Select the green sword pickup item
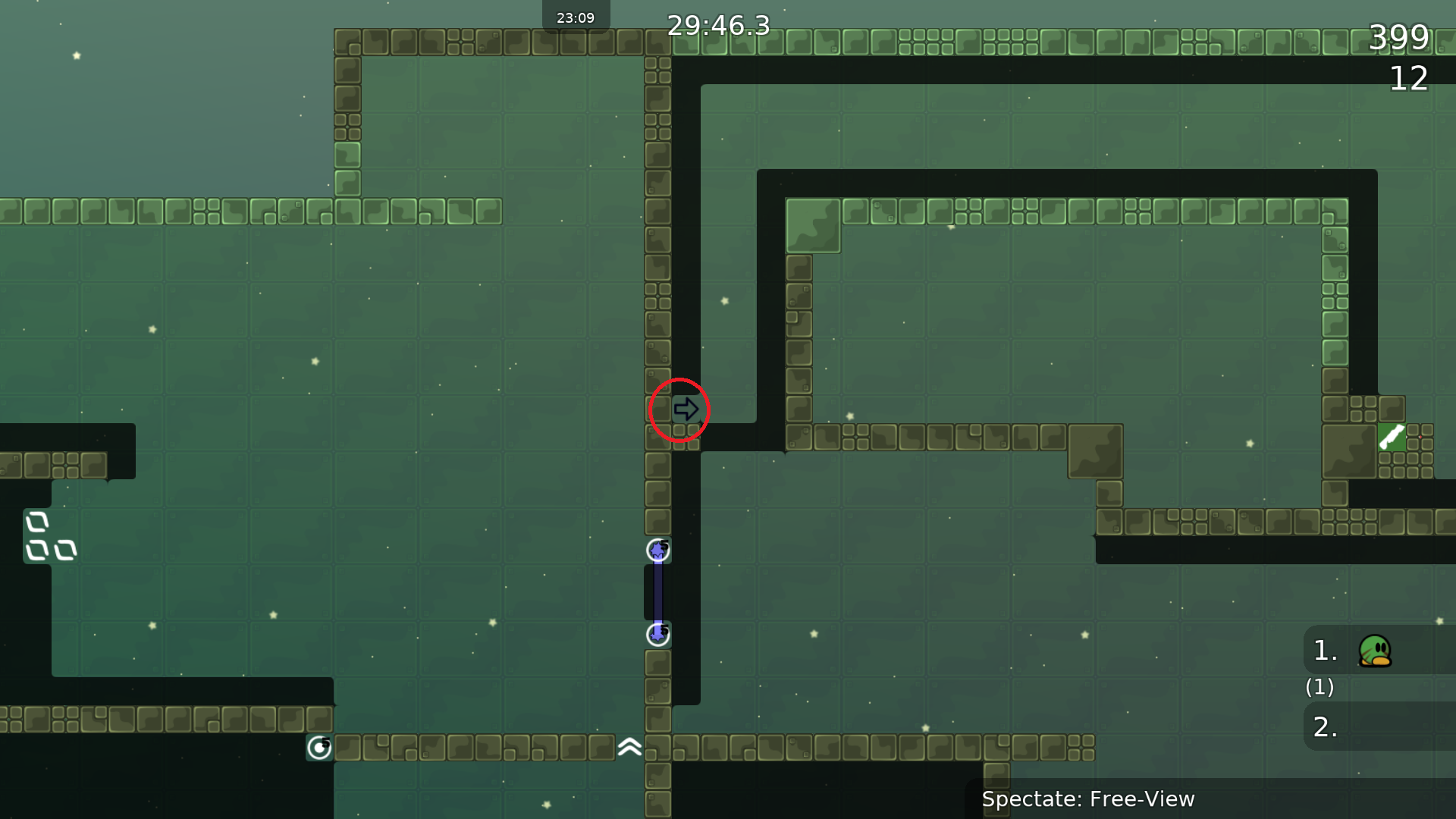The image size is (1456, 819). (x=1392, y=438)
